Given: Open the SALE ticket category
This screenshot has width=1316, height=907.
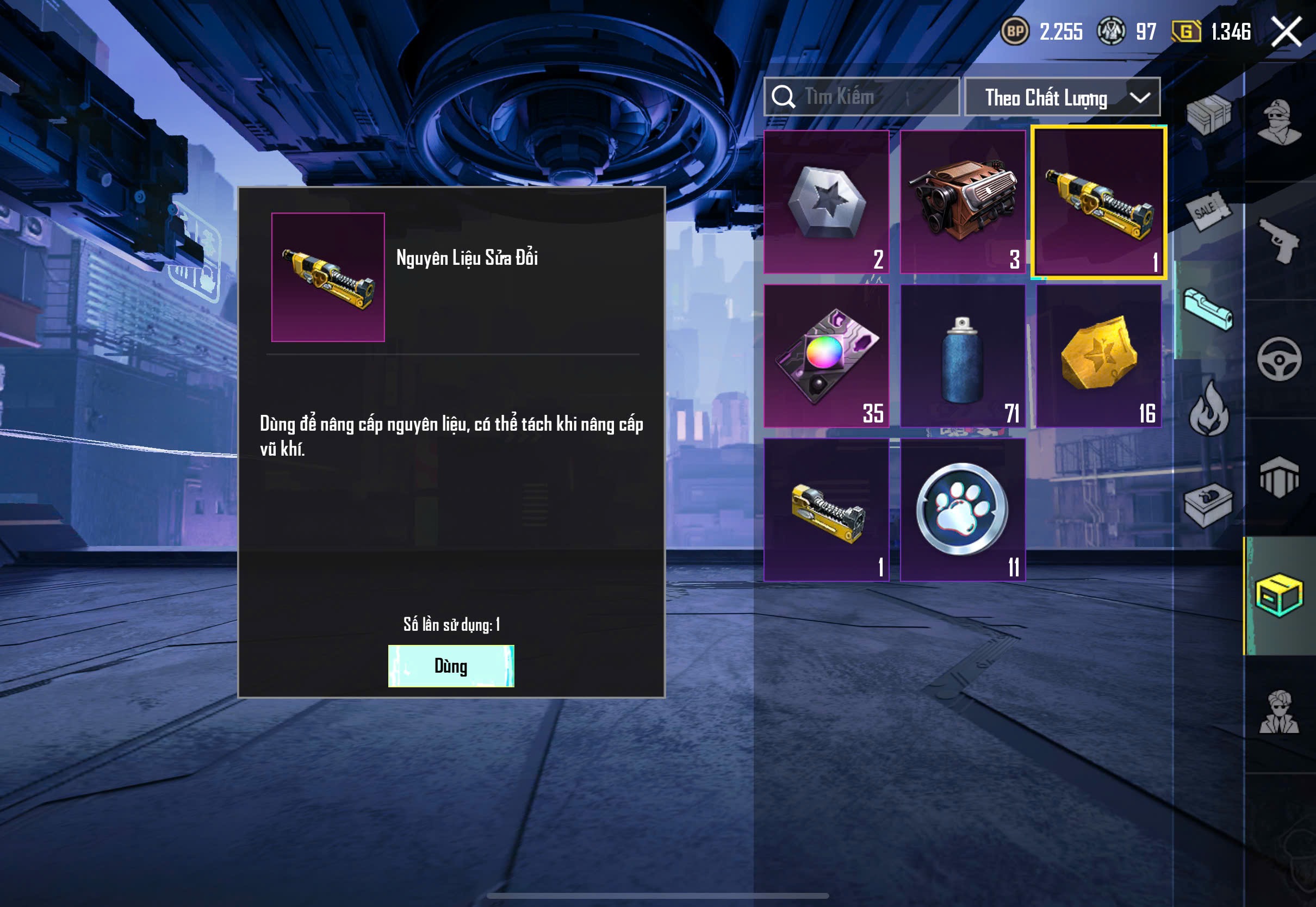Looking at the screenshot, I should (x=1208, y=212).
